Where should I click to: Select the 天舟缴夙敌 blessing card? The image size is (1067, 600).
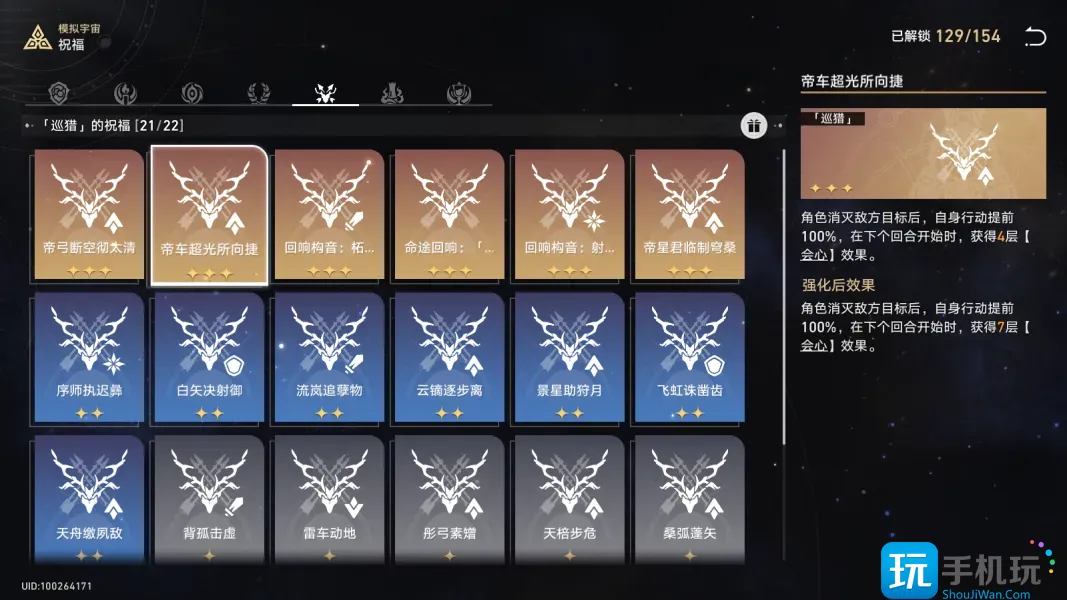89,500
